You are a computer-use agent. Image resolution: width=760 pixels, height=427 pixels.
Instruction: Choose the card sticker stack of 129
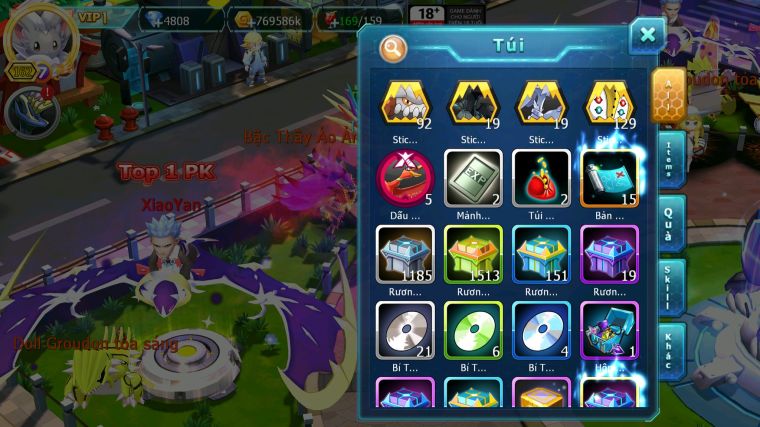click(x=609, y=103)
